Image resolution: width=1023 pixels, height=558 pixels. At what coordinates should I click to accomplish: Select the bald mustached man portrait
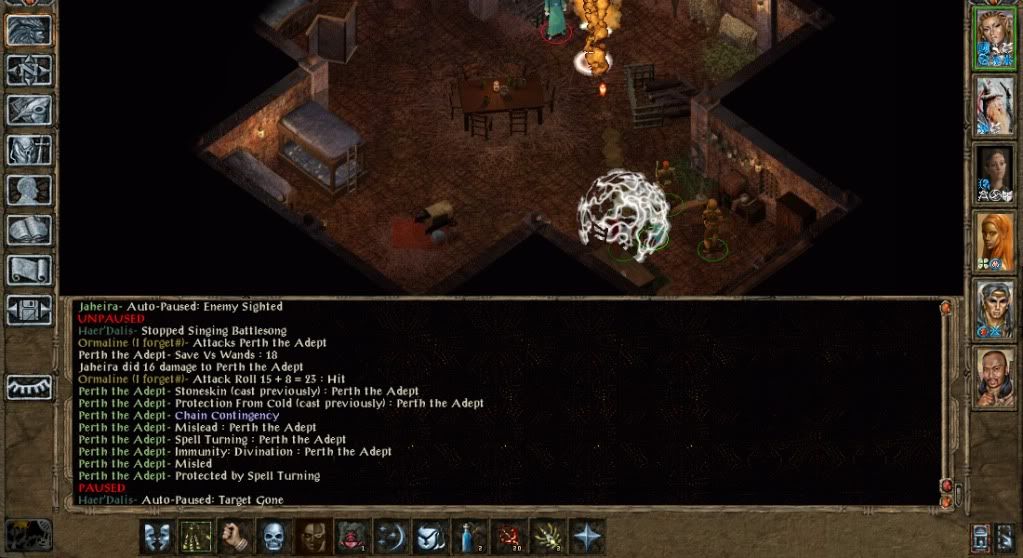pos(996,378)
